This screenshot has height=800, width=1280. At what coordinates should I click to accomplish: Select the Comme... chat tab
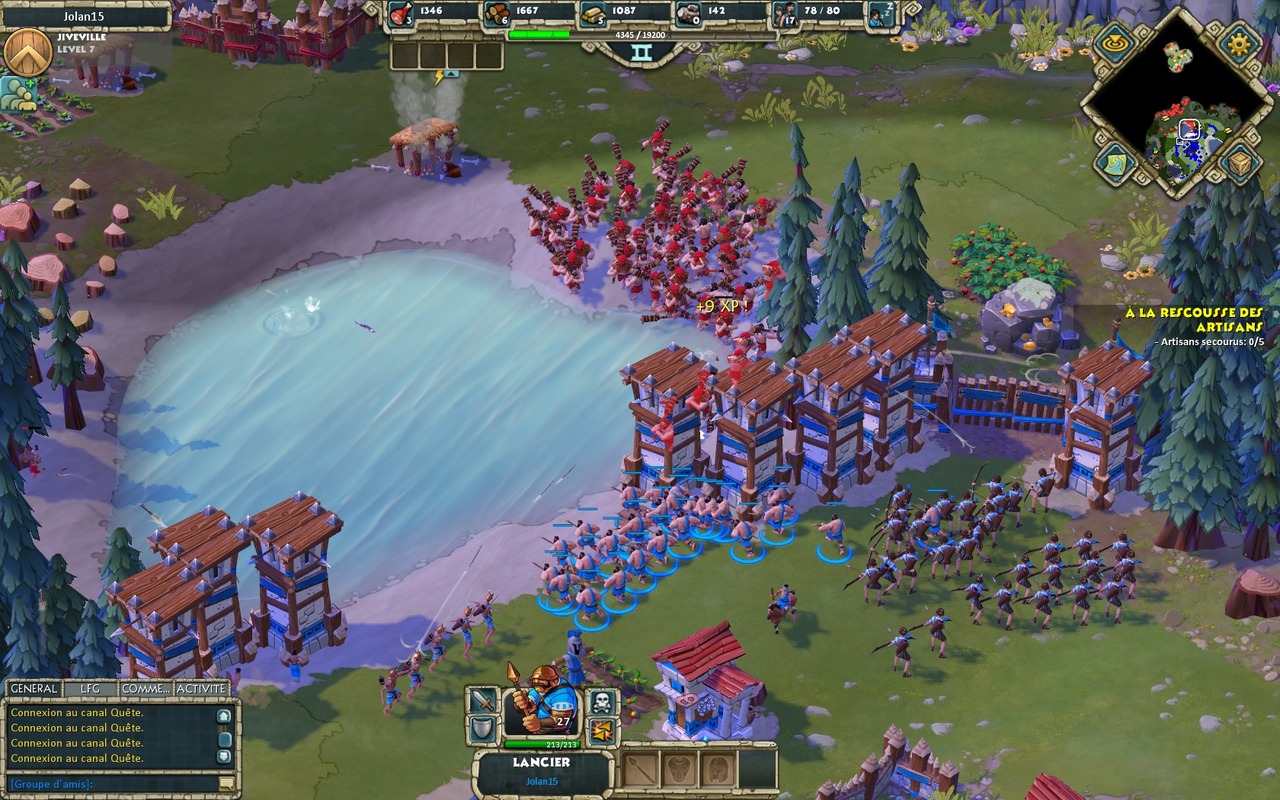(145, 689)
